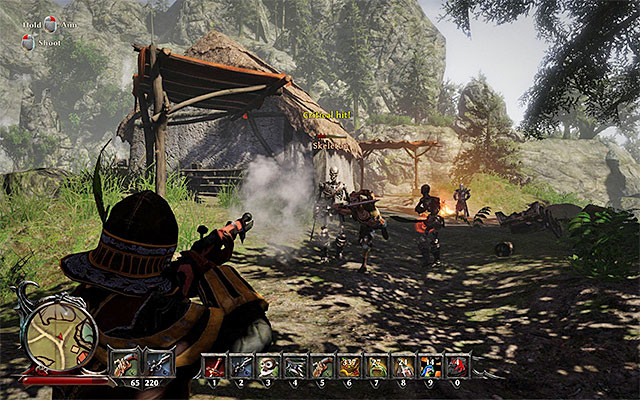Use the item in hotbar slot 8
The width and height of the screenshot is (640, 400).
(x=403, y=366)
